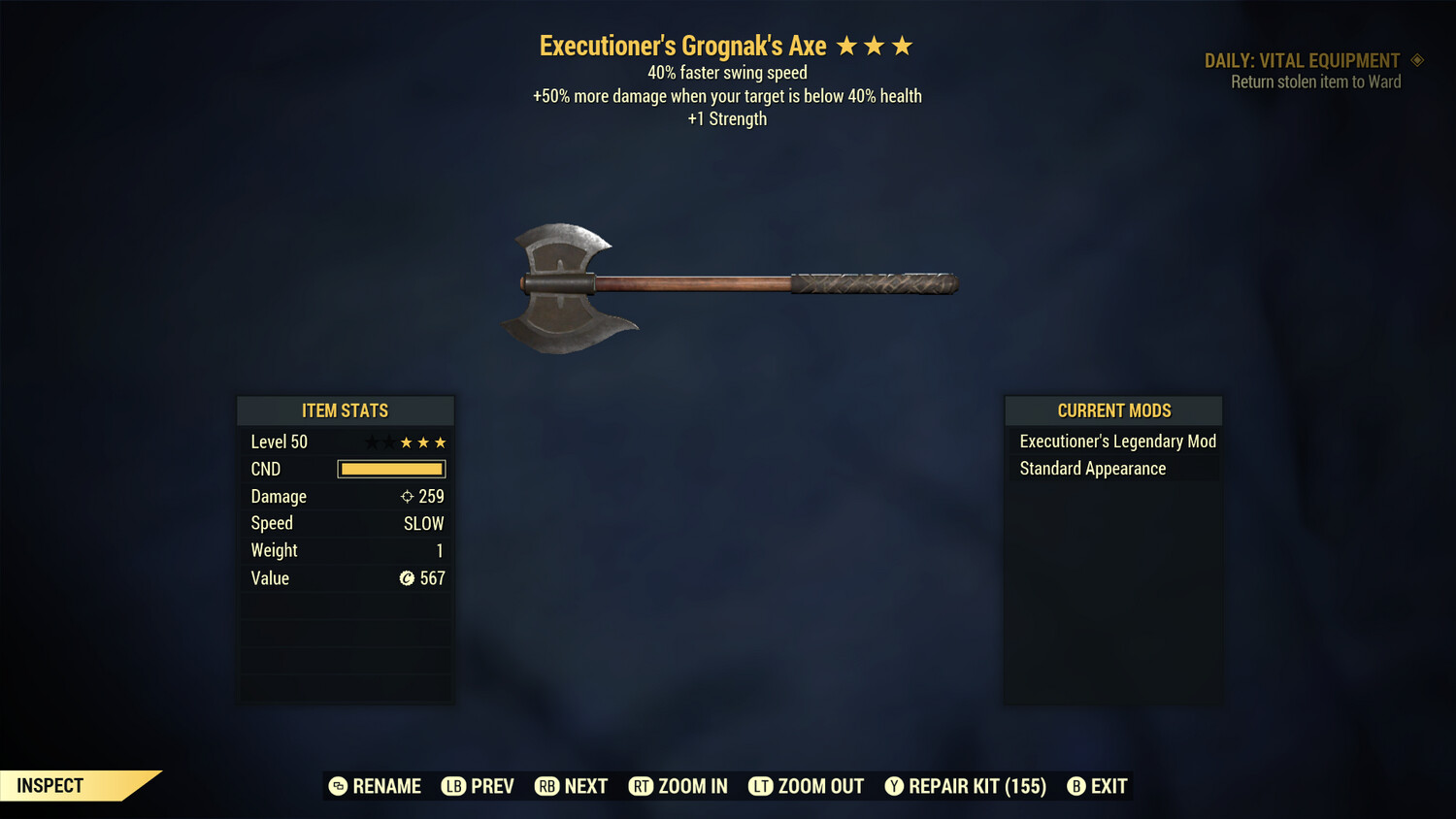Select the INSPECT tab
This screenshot has height=819, width=1456.
pos(50,785)
